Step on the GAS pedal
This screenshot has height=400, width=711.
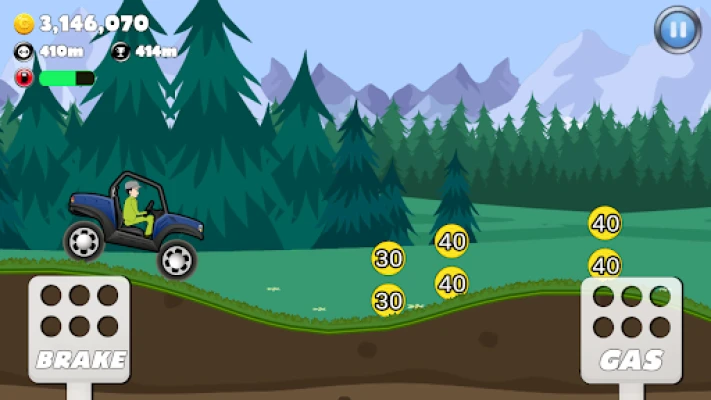coord(631,328)
